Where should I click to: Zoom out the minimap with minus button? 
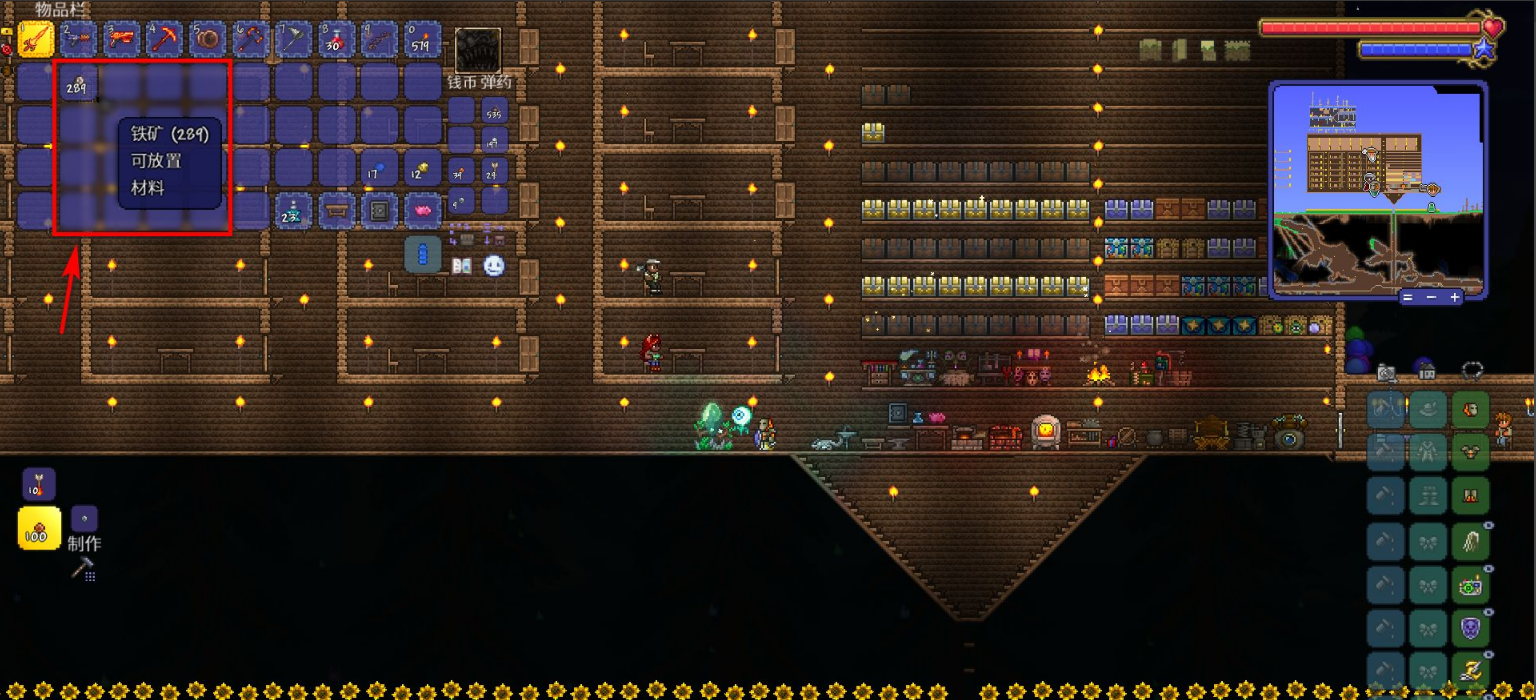(1432, 297)
